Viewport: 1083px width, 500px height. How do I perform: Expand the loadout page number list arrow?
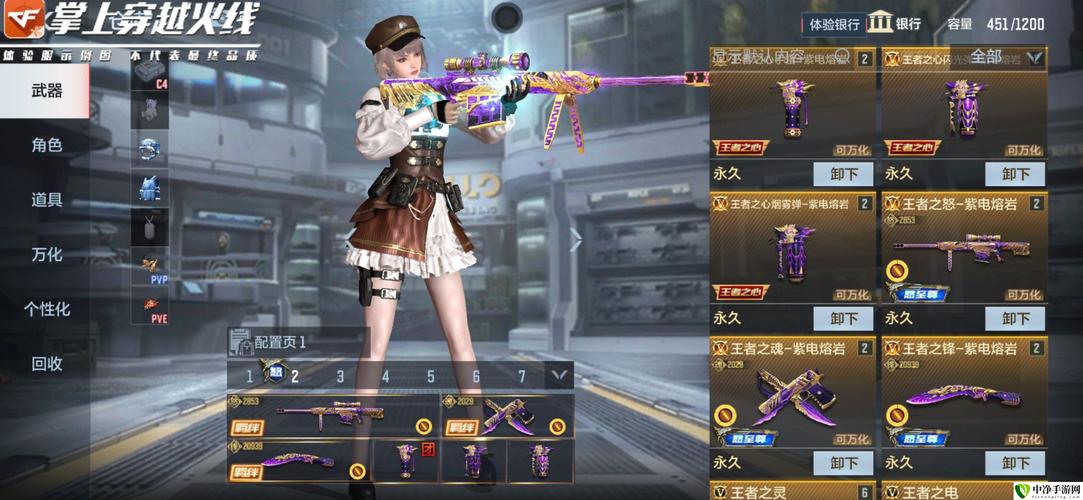pos(557,376)
